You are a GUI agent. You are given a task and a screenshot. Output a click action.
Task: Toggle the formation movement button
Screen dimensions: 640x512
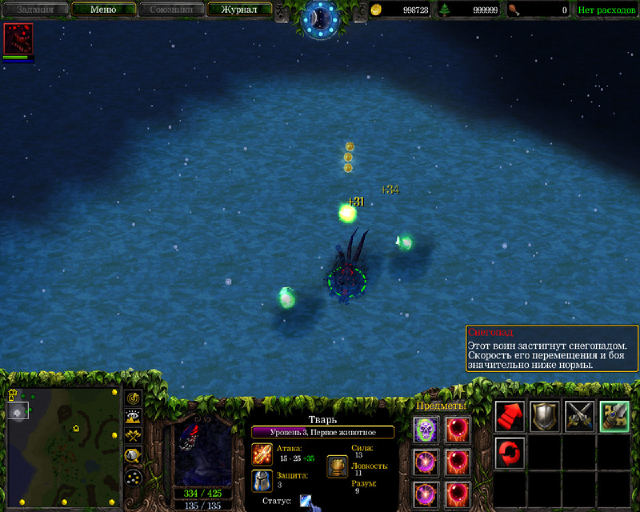133,476
